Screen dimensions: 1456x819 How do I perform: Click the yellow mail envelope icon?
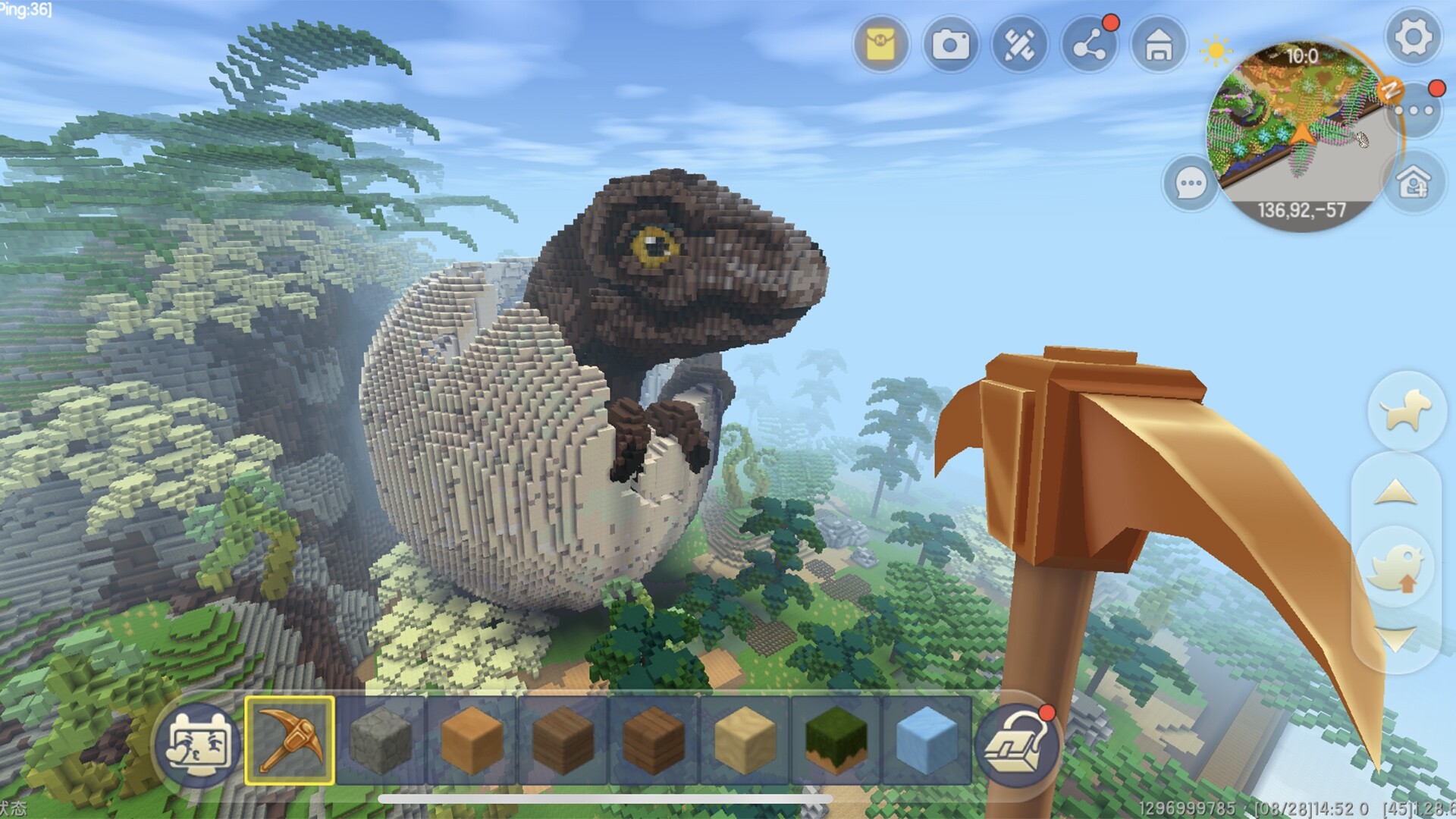coord(880,45)
